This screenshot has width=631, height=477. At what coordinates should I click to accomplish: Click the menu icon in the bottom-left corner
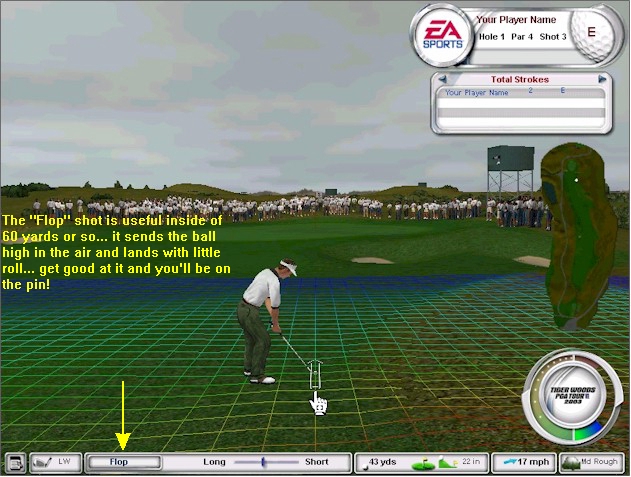pyautogui.click(x=14, y=463)
